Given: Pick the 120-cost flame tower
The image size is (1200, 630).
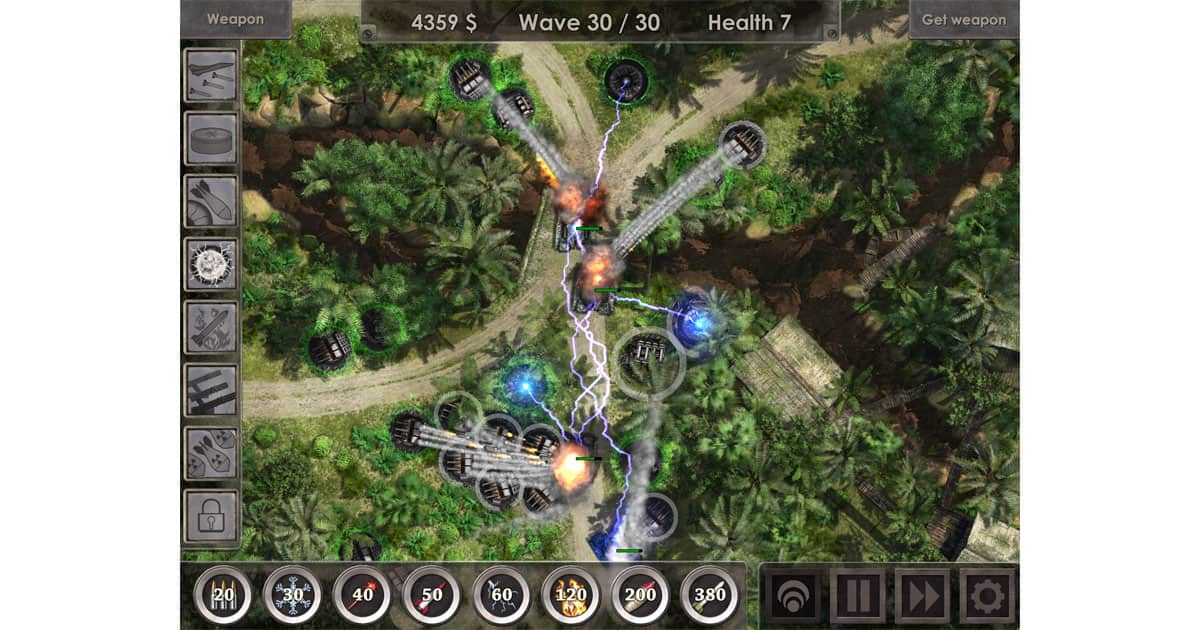Looking at the screenshot, I should click(x=570, y=595).
